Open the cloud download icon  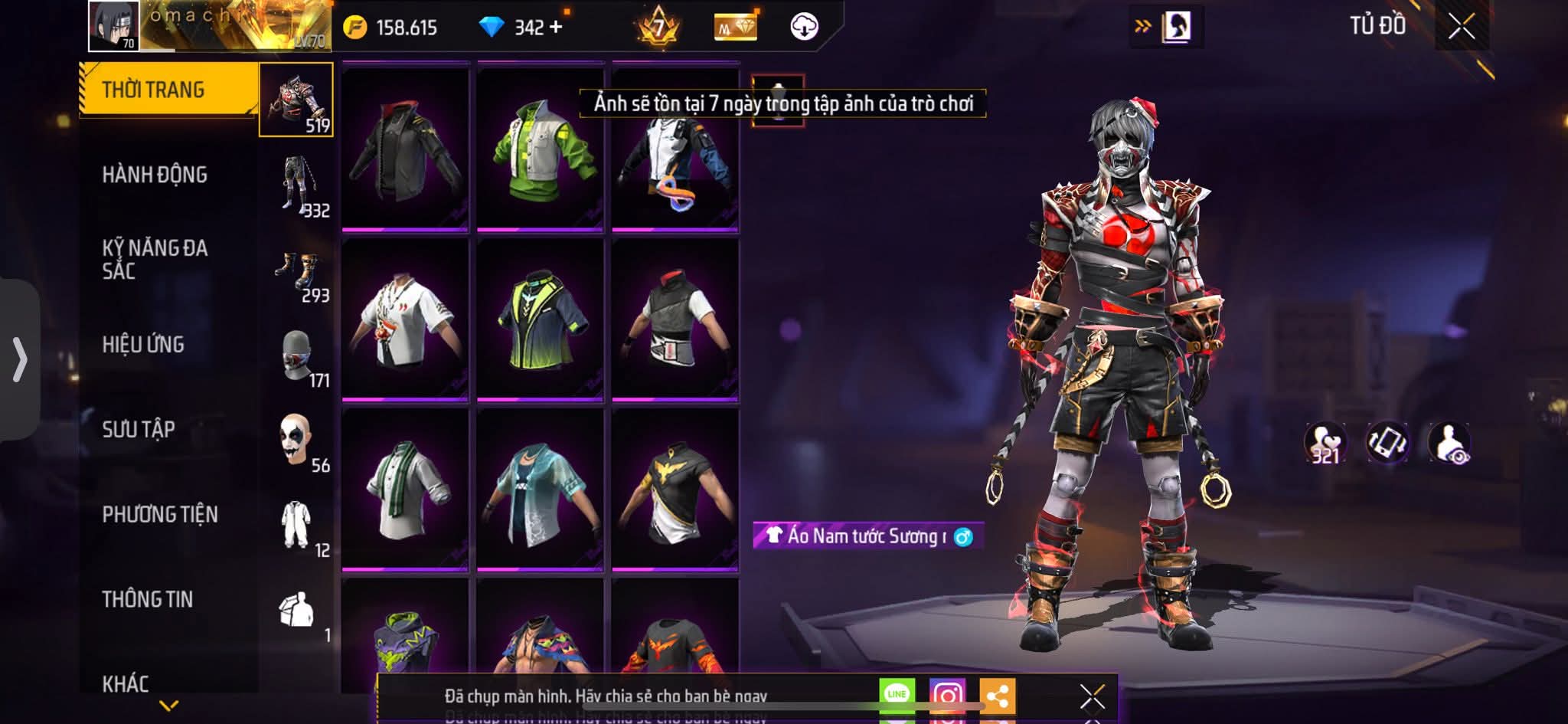(x=804, y=27)
